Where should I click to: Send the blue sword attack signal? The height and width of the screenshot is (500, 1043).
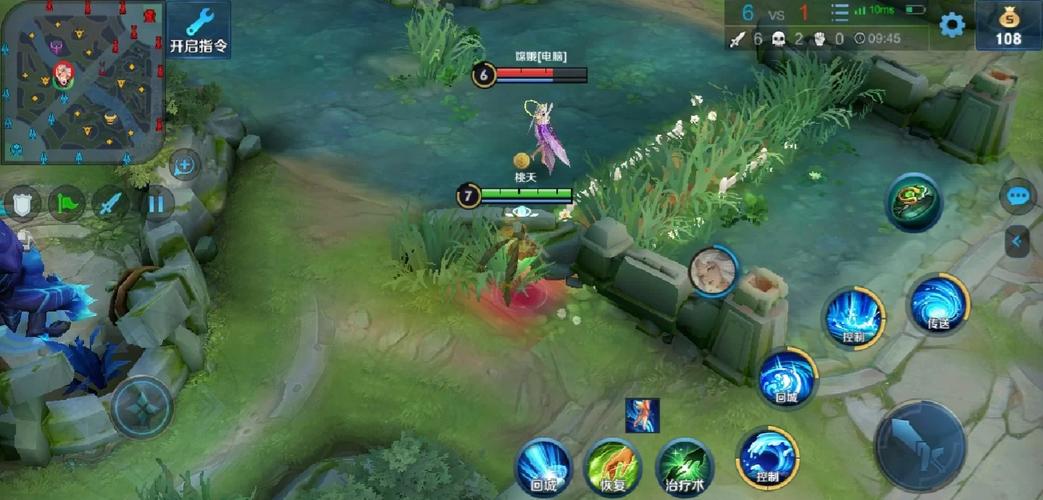coord(111,204)
